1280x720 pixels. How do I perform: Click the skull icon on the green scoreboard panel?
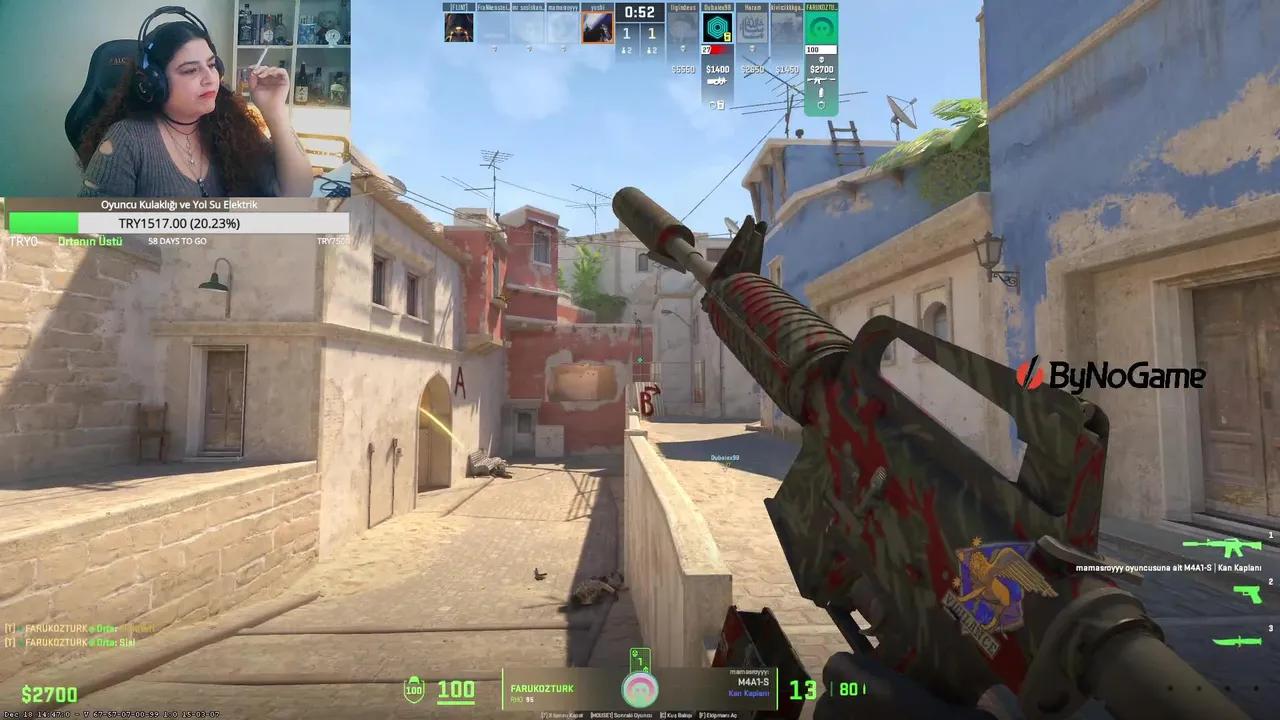point(821,58)
